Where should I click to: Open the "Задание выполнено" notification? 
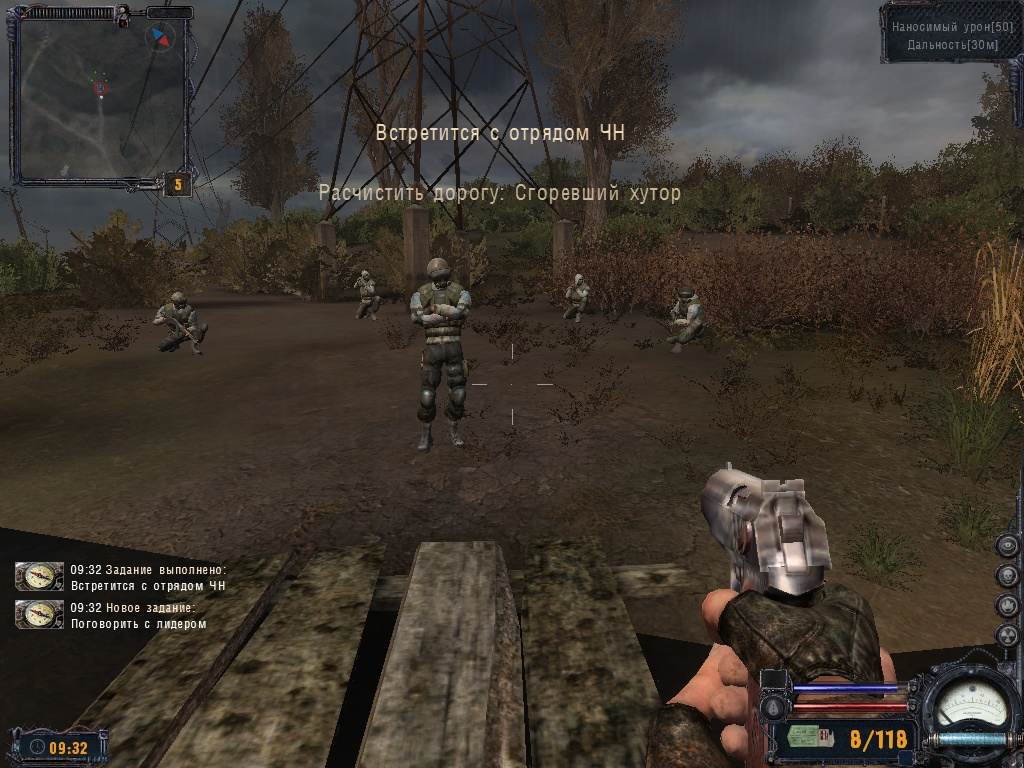tap(147, 577)
